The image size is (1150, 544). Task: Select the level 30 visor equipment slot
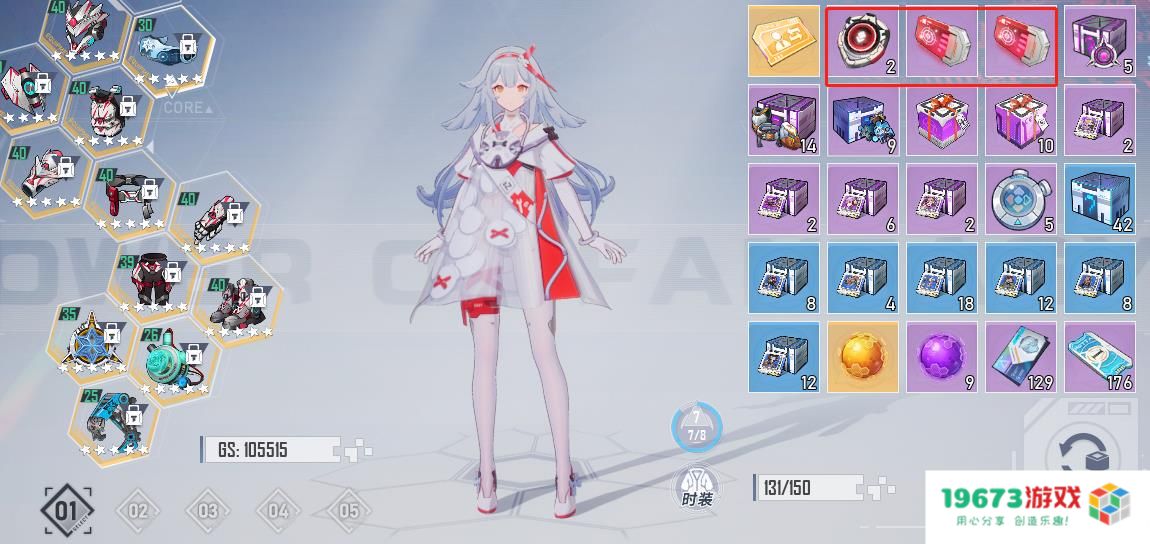point(166,49)
